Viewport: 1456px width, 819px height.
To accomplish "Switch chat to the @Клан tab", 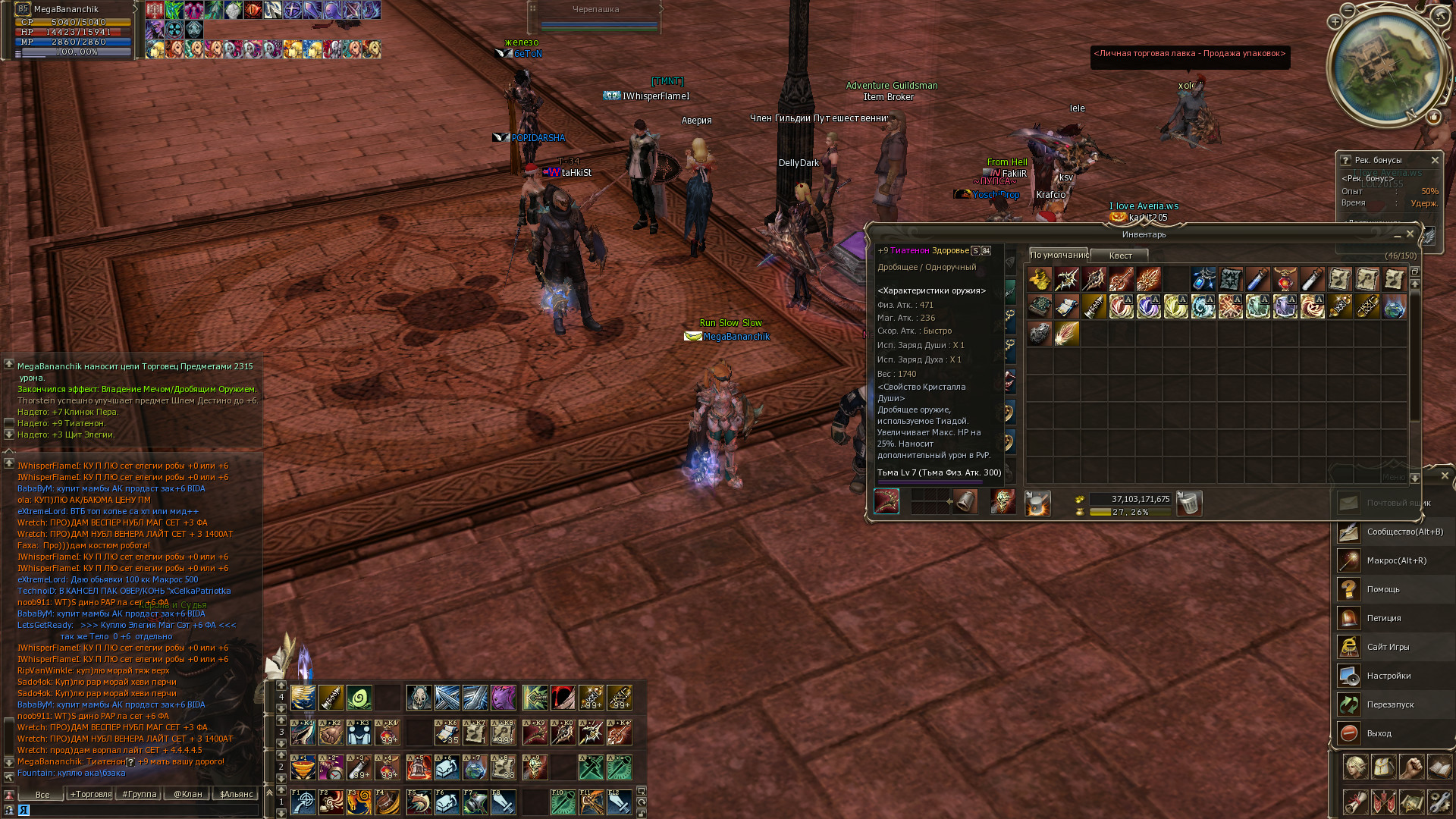I will coord(188,794).
